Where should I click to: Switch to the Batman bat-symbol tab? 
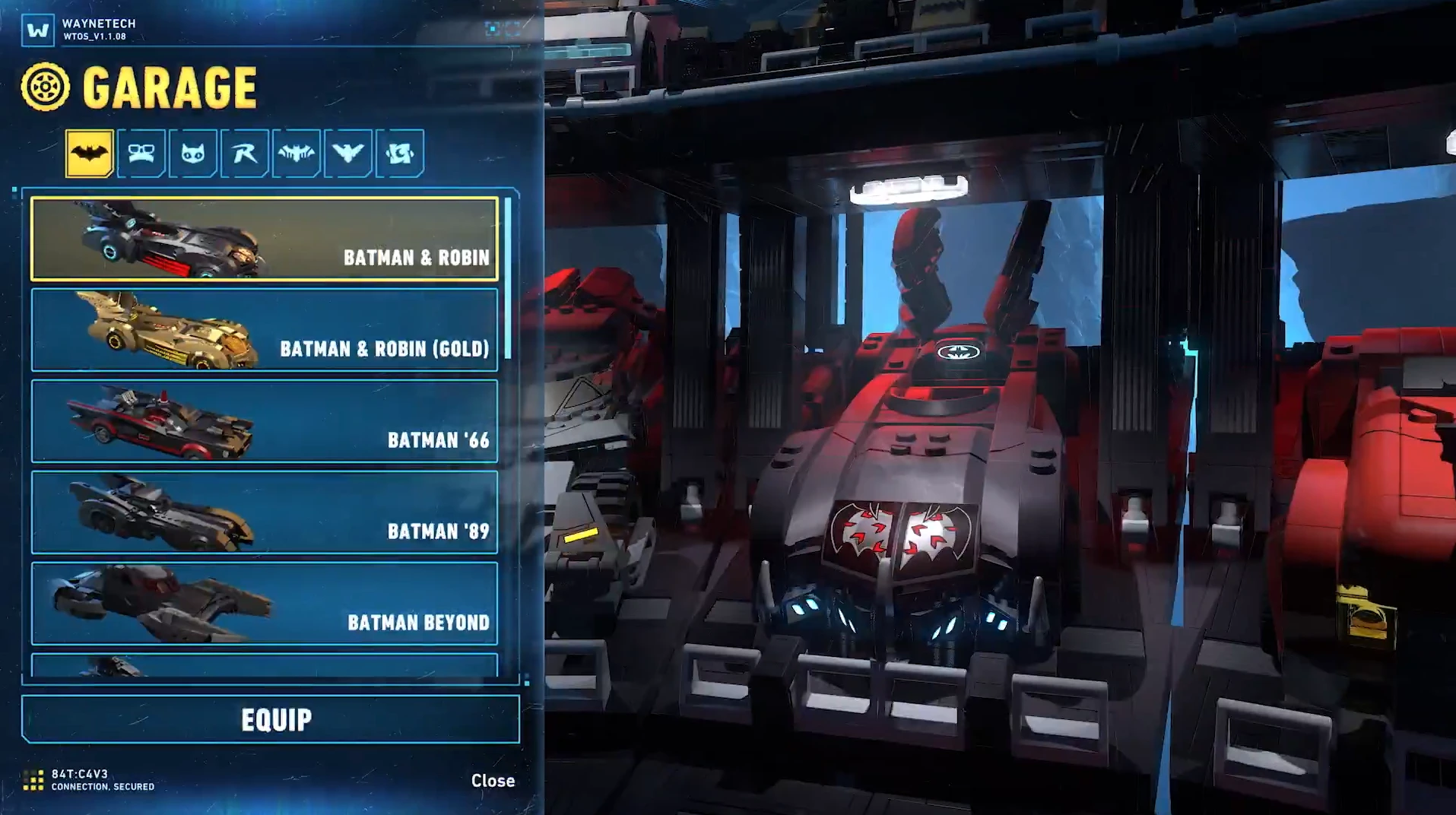coord(90,154)
